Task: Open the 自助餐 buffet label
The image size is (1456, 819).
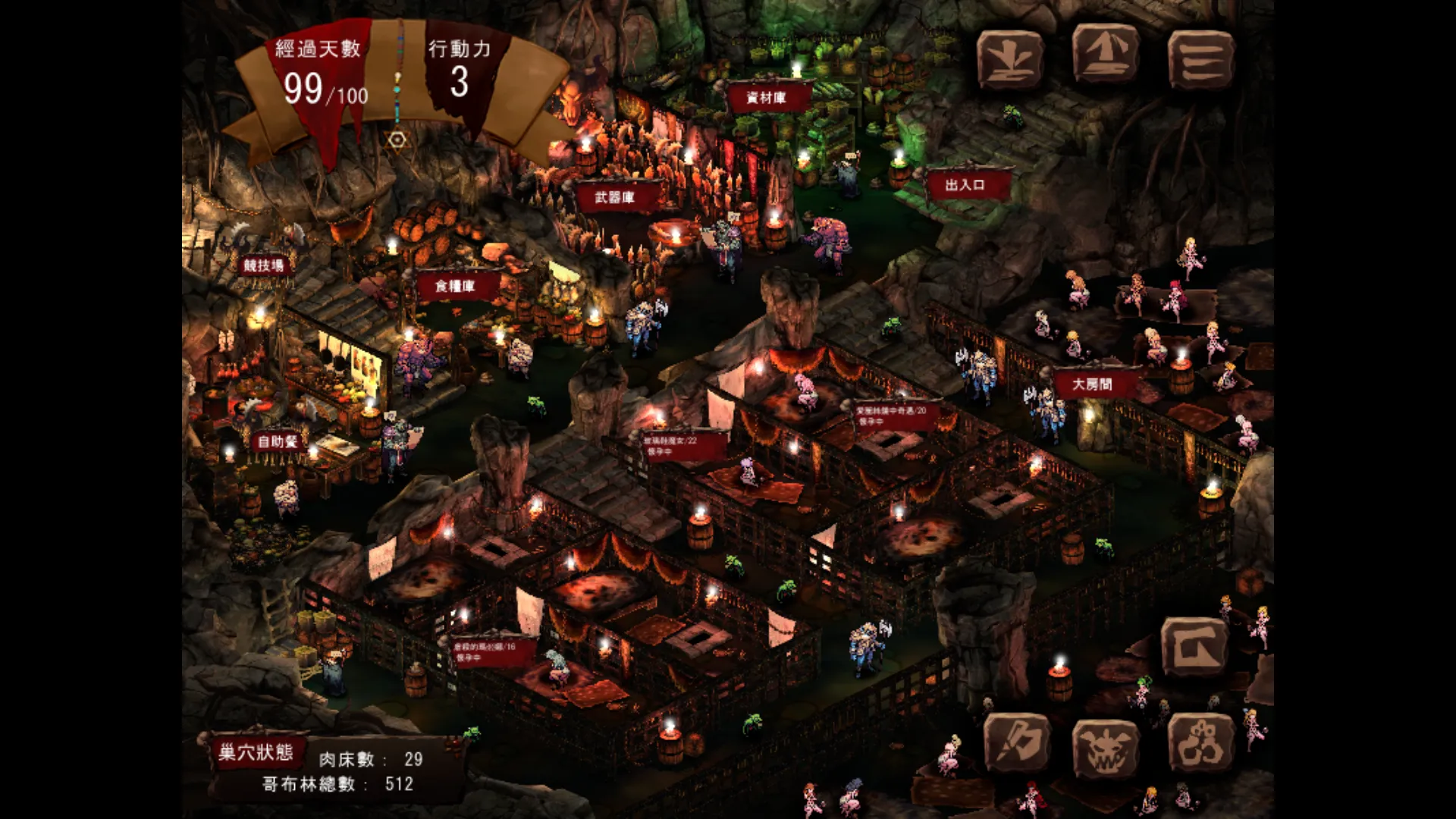Action: point(278,441)
